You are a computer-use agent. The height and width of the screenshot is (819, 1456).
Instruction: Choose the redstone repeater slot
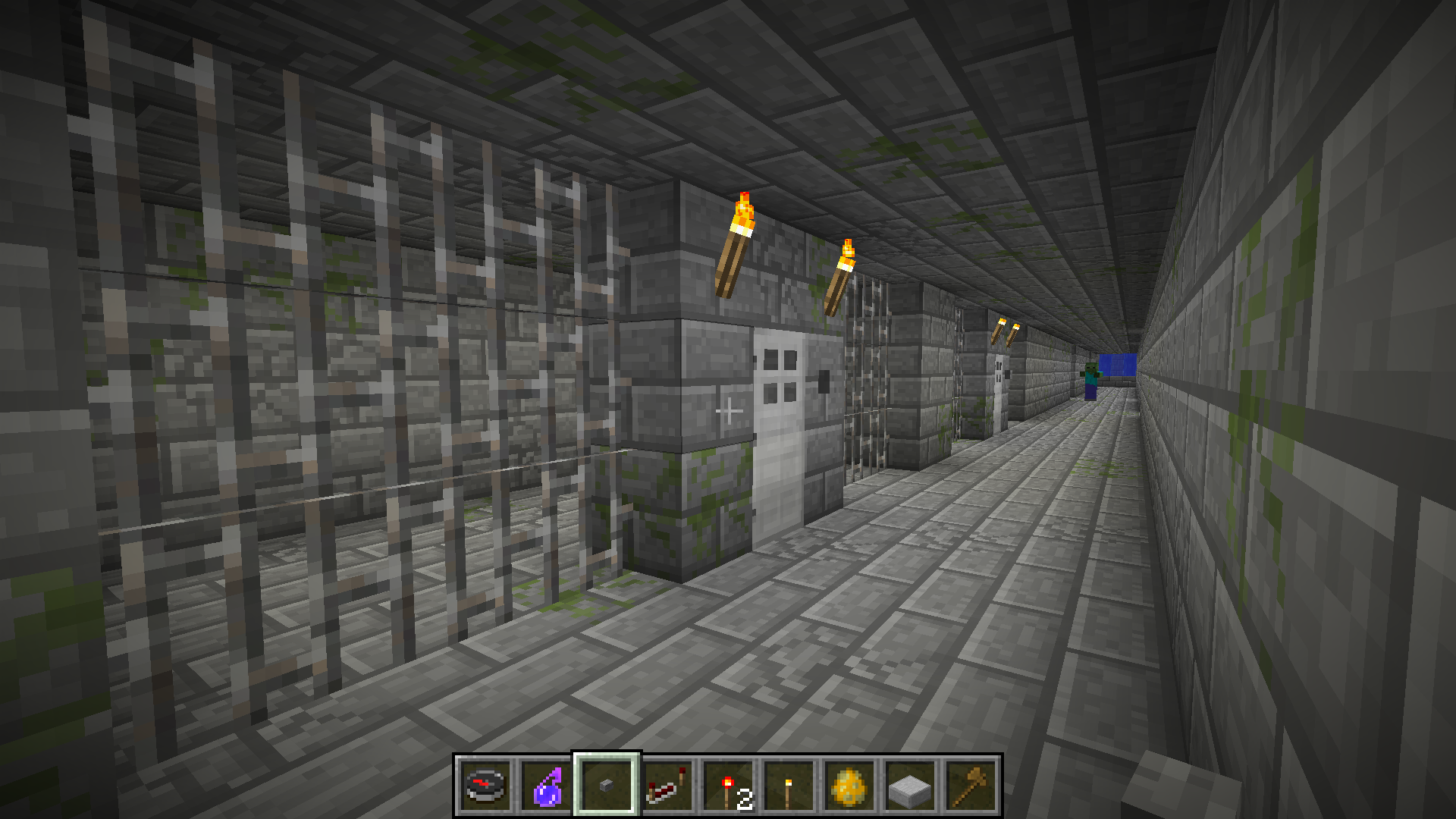(667, 786)
